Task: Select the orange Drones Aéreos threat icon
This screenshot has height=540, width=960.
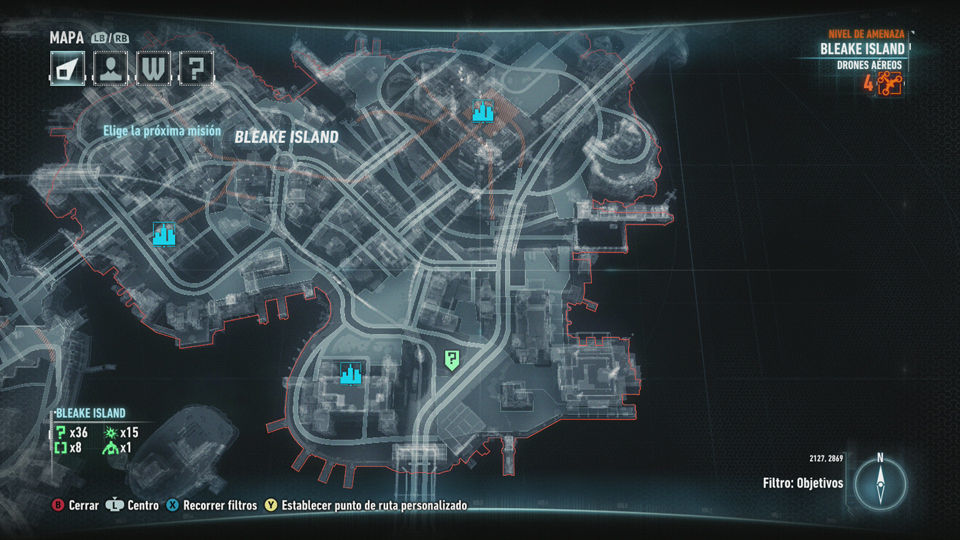Action: click(889, 84)
